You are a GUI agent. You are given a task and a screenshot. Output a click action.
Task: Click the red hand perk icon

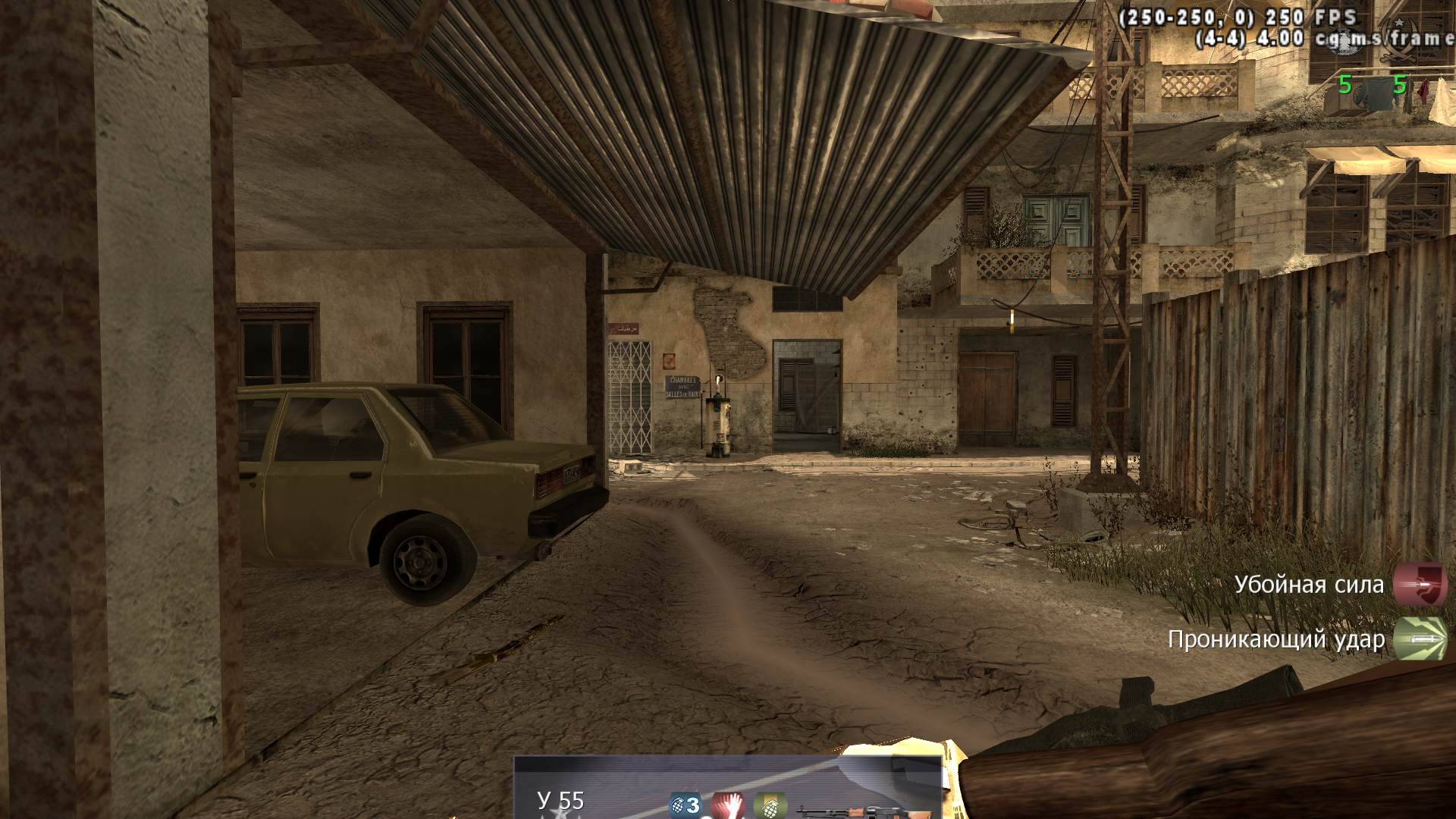coord(727,805)
